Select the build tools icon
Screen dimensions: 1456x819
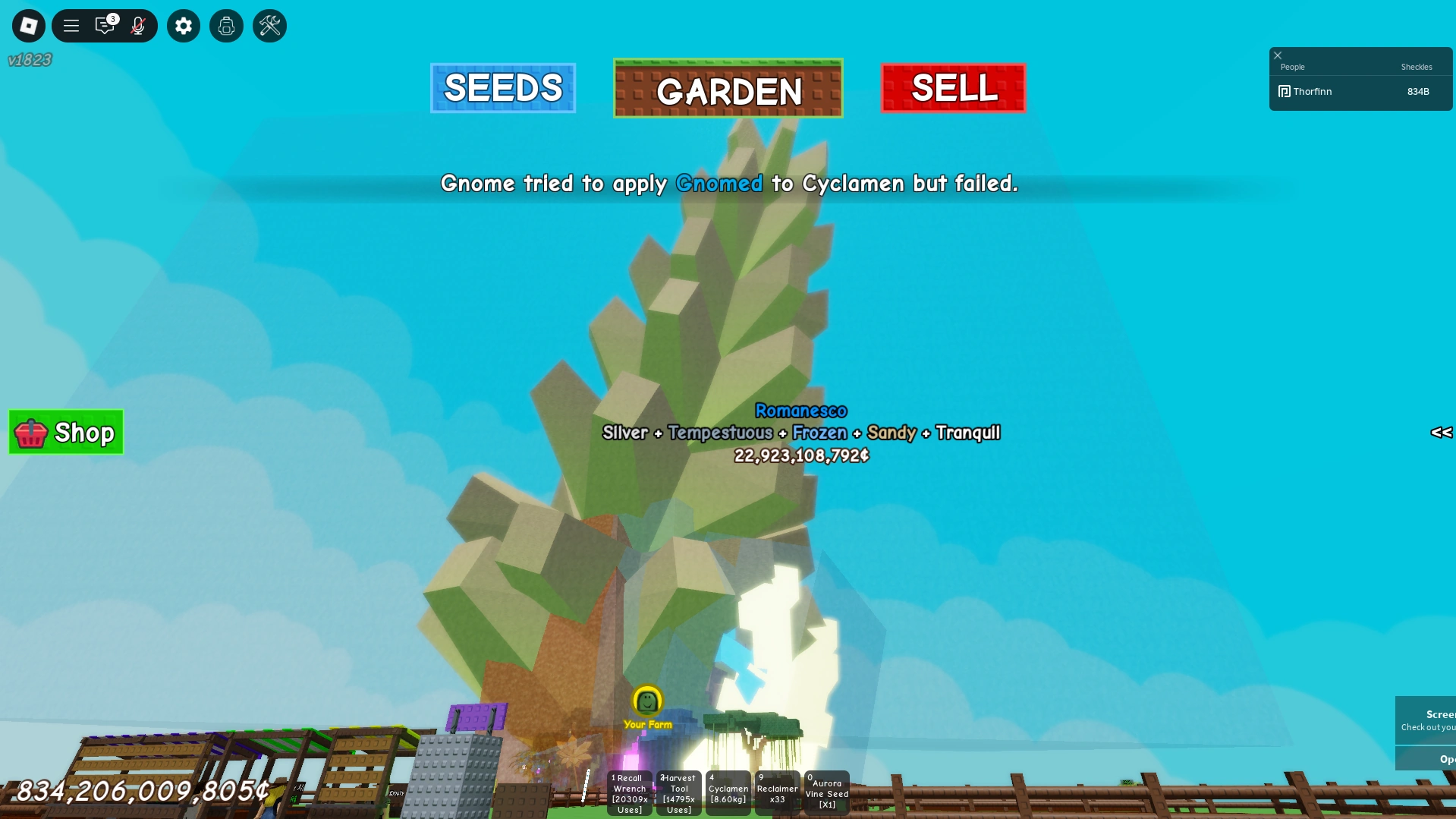(269, 25)
